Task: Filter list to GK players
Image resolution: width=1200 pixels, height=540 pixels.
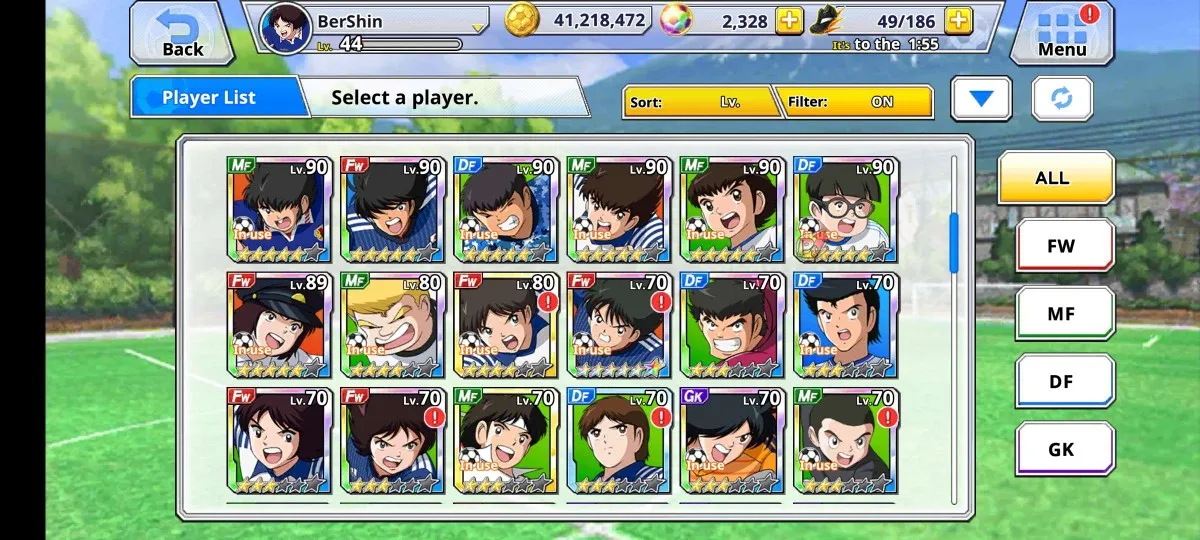Action: (x=1064, y=449)
